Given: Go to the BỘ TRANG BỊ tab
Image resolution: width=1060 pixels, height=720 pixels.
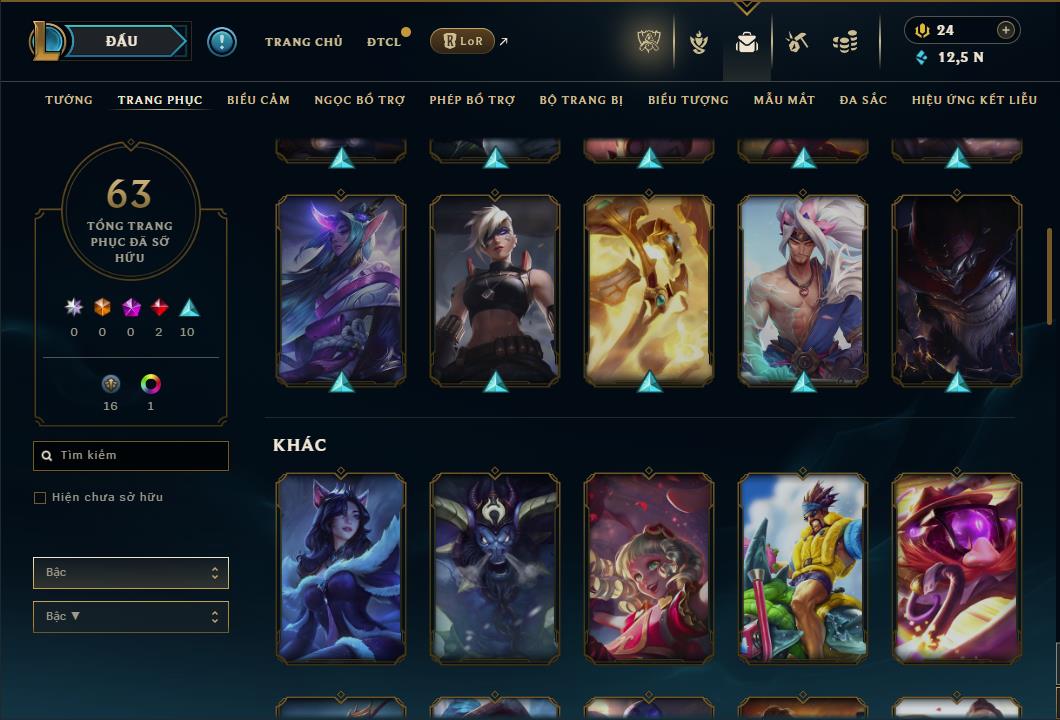Looking at the screenshot, I should [x=581, y=100].
